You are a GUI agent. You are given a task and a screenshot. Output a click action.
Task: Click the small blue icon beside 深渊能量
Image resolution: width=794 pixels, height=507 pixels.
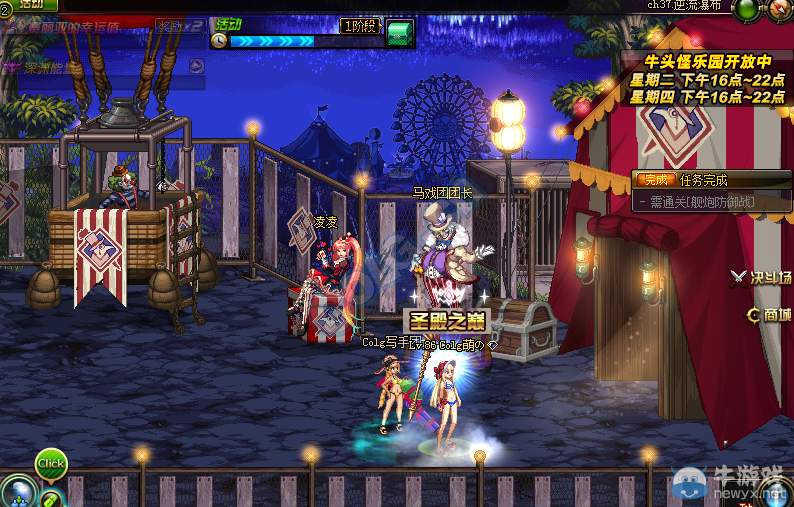coord(196,66)
